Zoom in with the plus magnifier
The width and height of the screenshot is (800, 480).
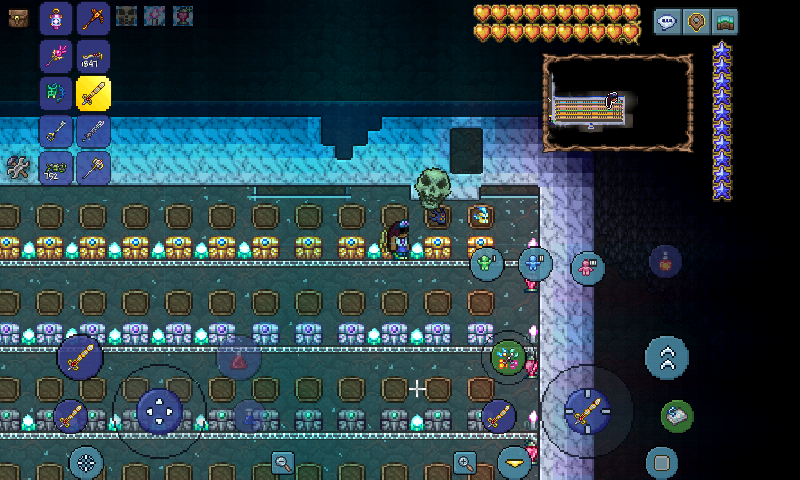click(x=465, y=462)
